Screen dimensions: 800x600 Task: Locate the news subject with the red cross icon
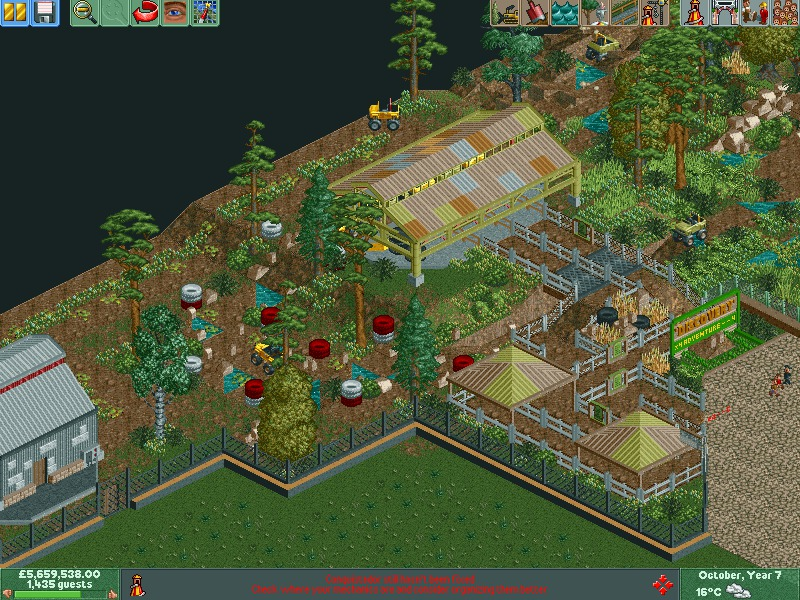point(660,583)
